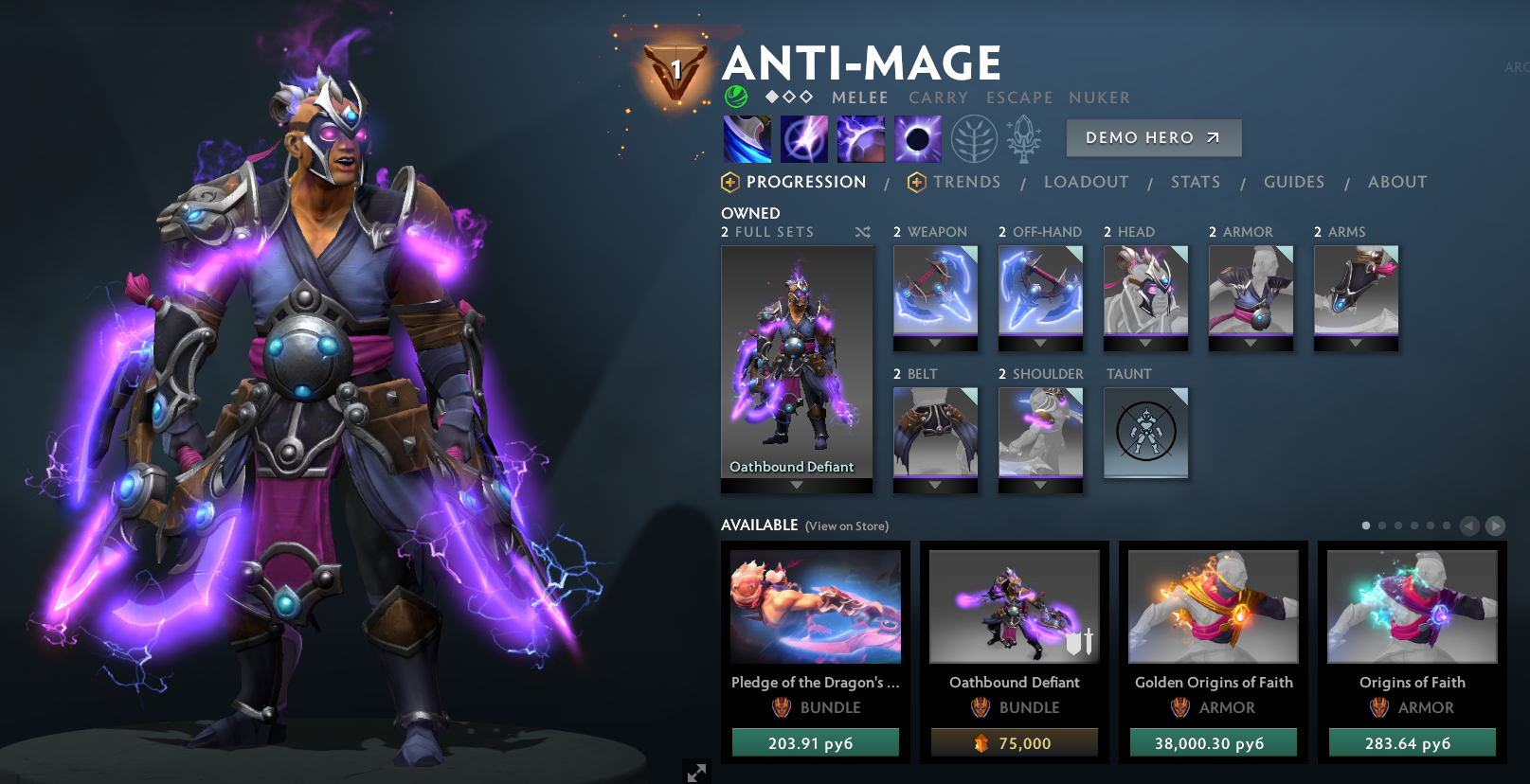Open the STATS tab

(x=1195, y=182)
